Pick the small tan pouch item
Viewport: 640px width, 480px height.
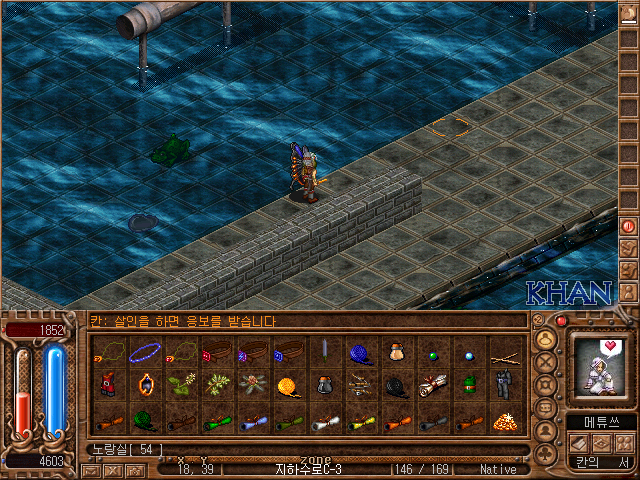coord(396,351)
